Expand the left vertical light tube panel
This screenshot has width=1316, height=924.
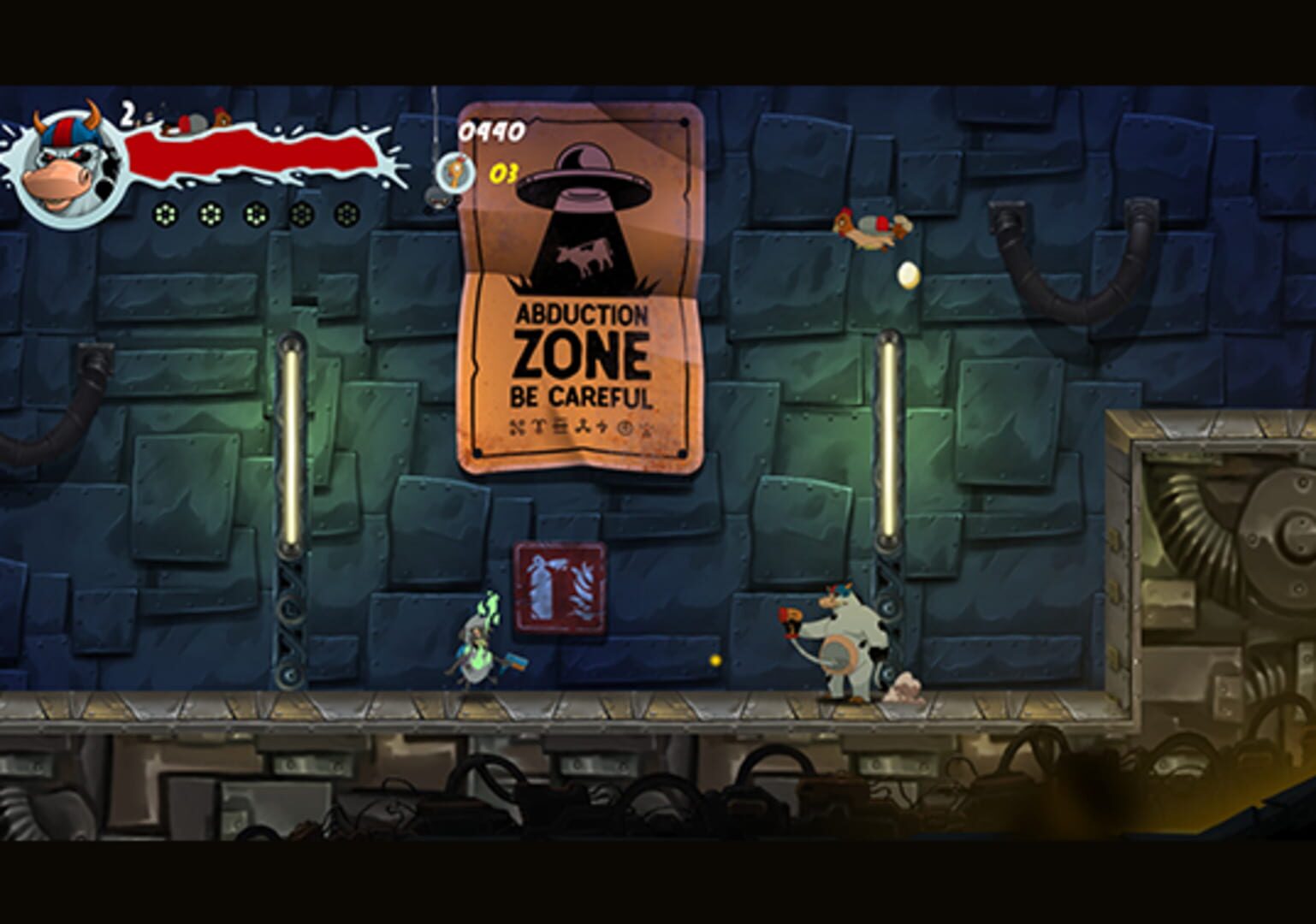click(290, 441)
